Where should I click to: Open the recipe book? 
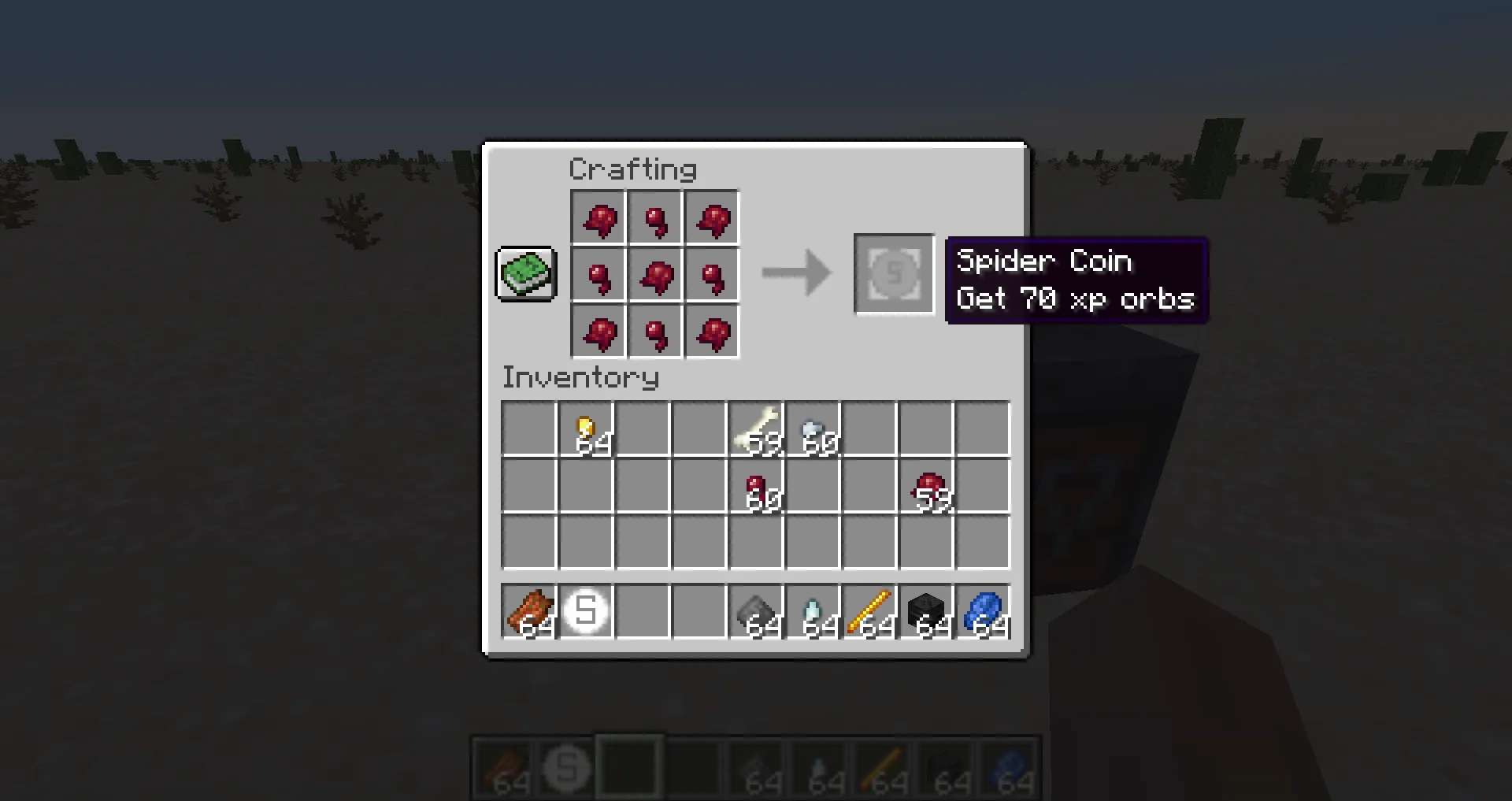(525, 274)
